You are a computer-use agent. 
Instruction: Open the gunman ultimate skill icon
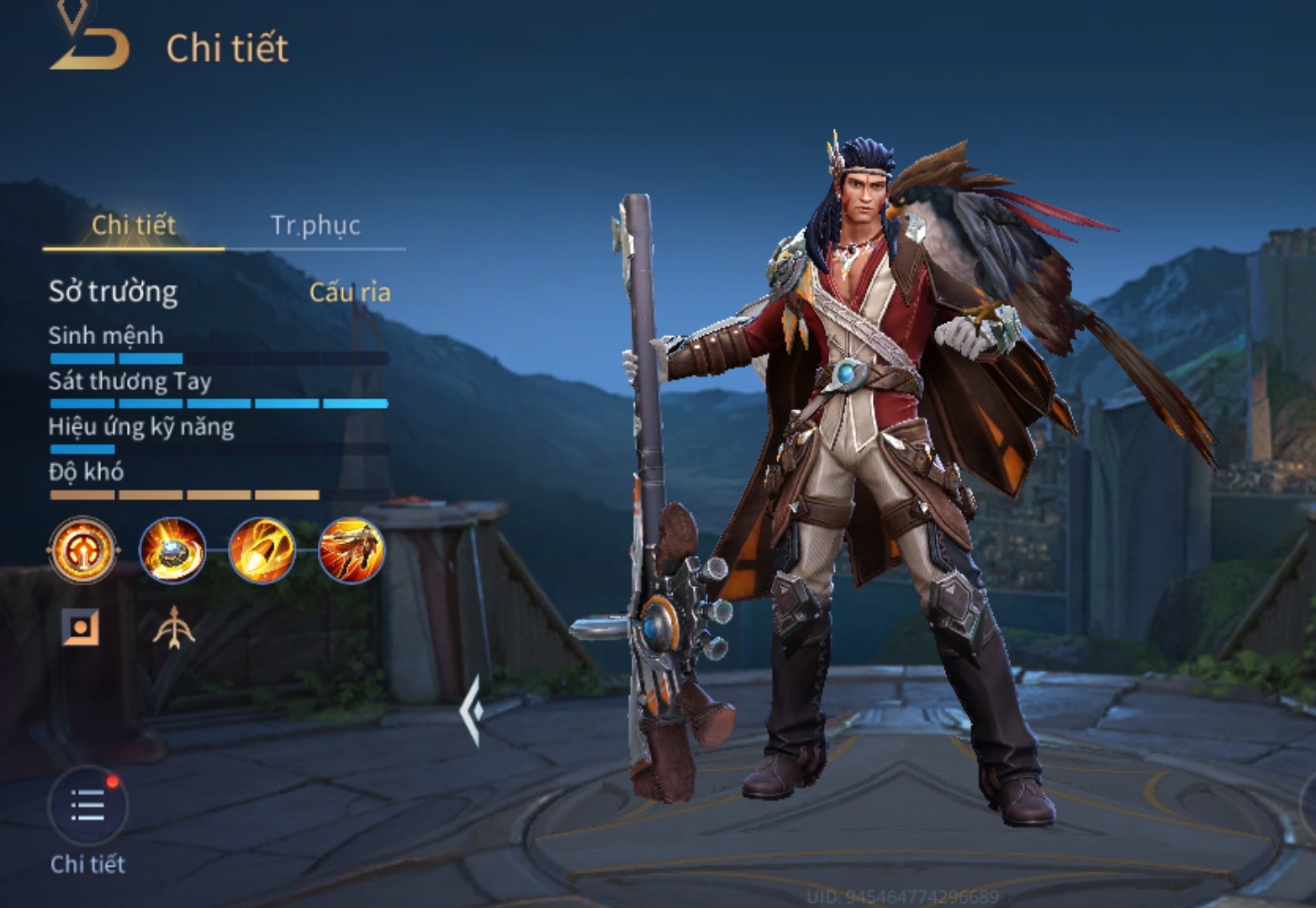[351, 551]
